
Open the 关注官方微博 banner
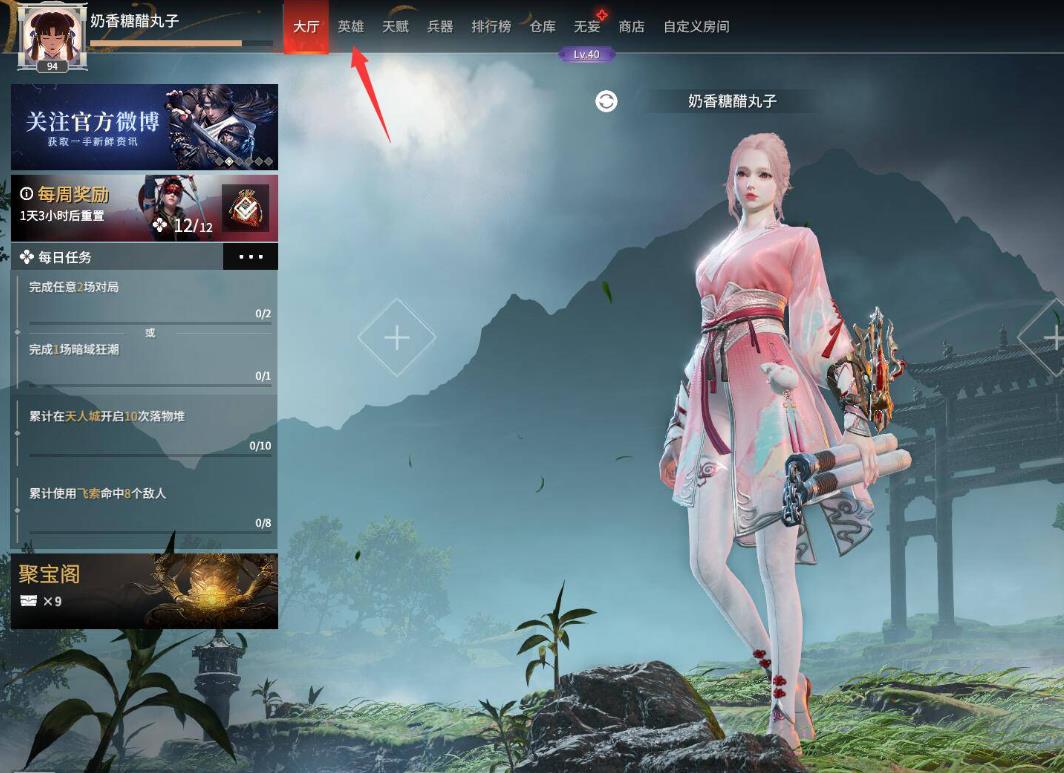pos(144,126)
